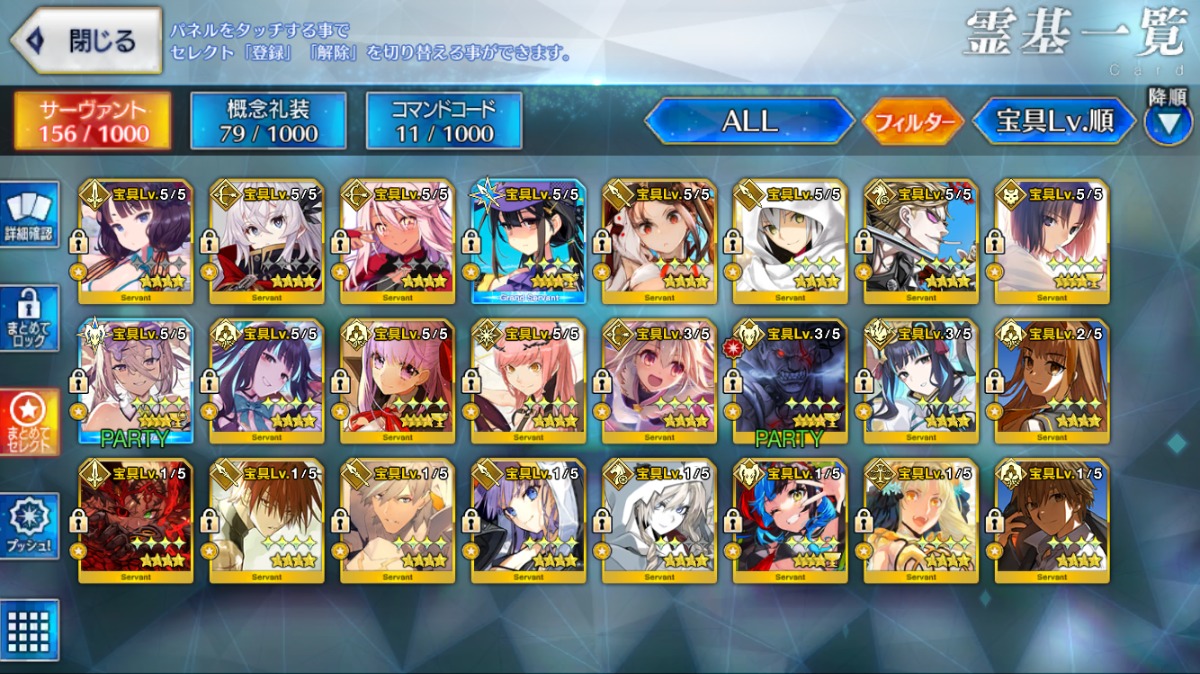Select the Grand Servant card

pyautogui.click(x=528, y=241)
